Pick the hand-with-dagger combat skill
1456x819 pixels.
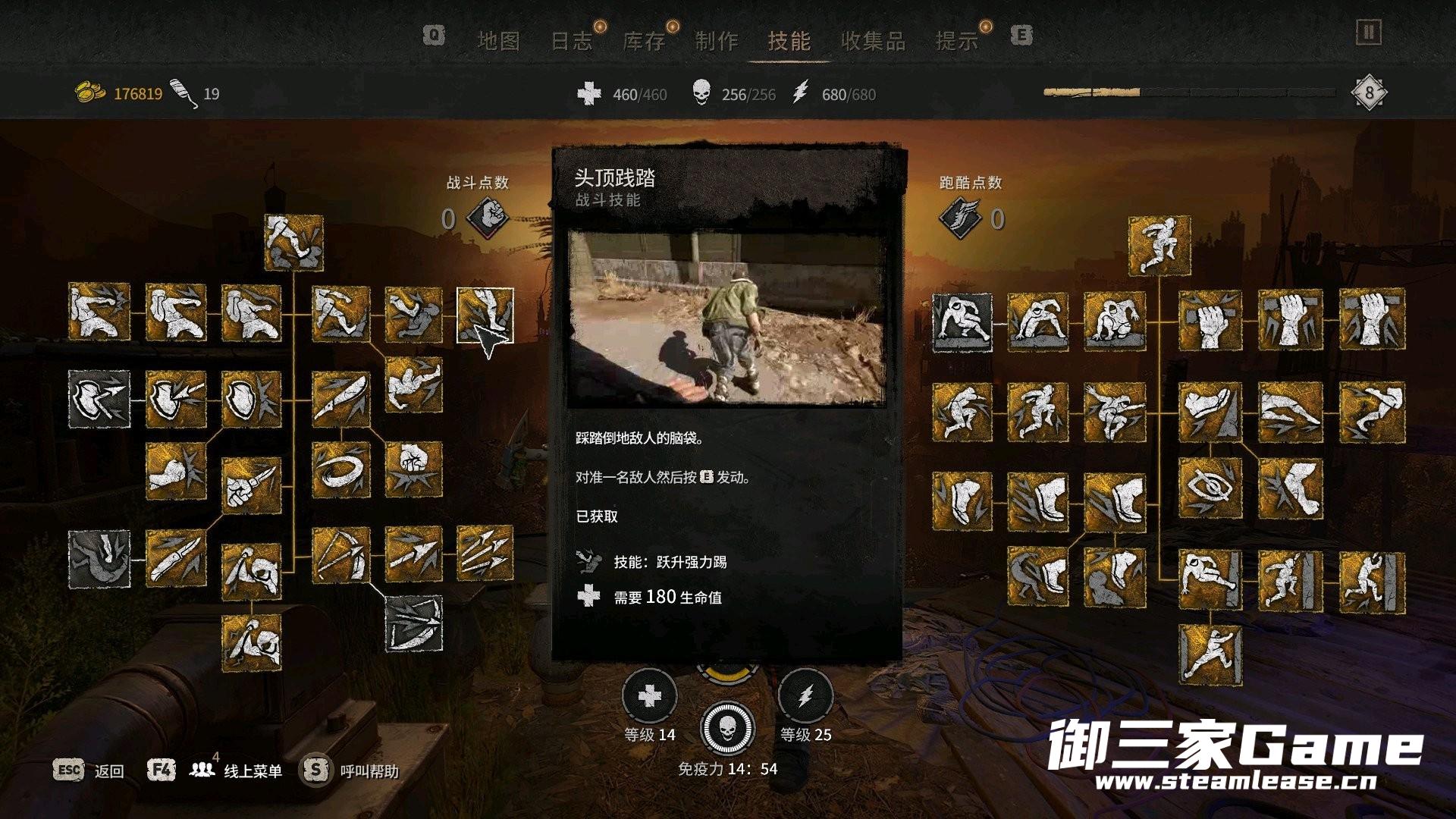point(251,485)
